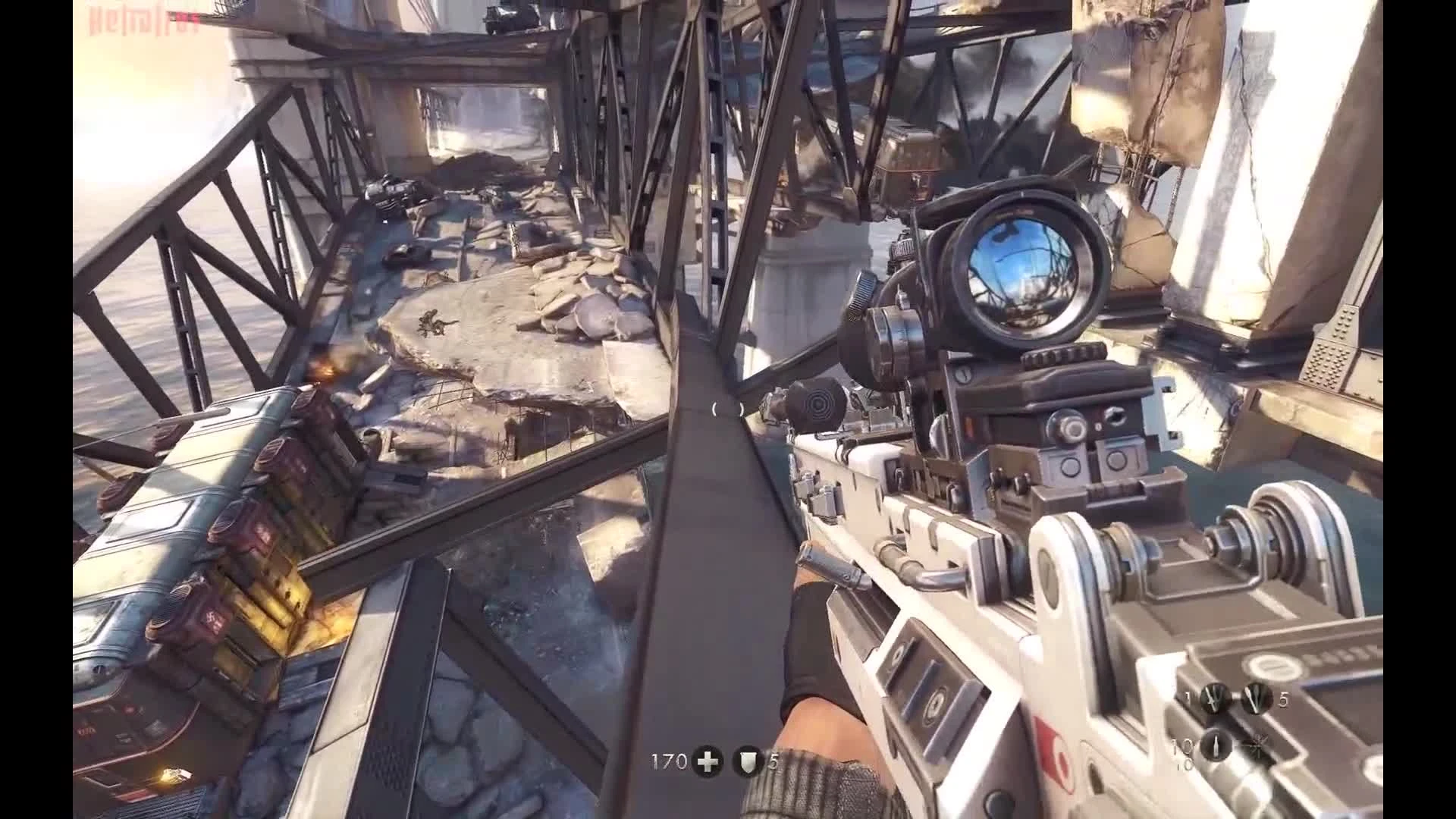The height and width of the screenshot is (819, 1456).
Task: Click the health cross icon in the HUD
Action: pos(708,761)
